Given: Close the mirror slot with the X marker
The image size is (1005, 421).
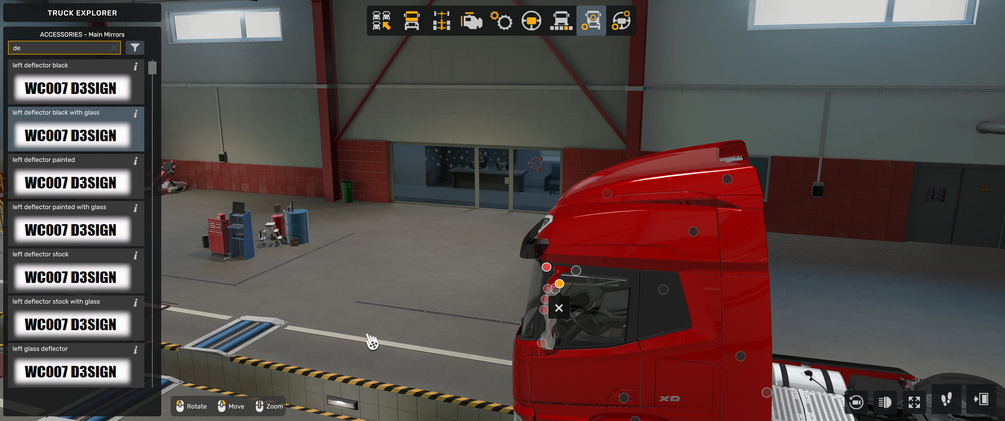Looking at the screenshot, I should click(x=559, y=308).
